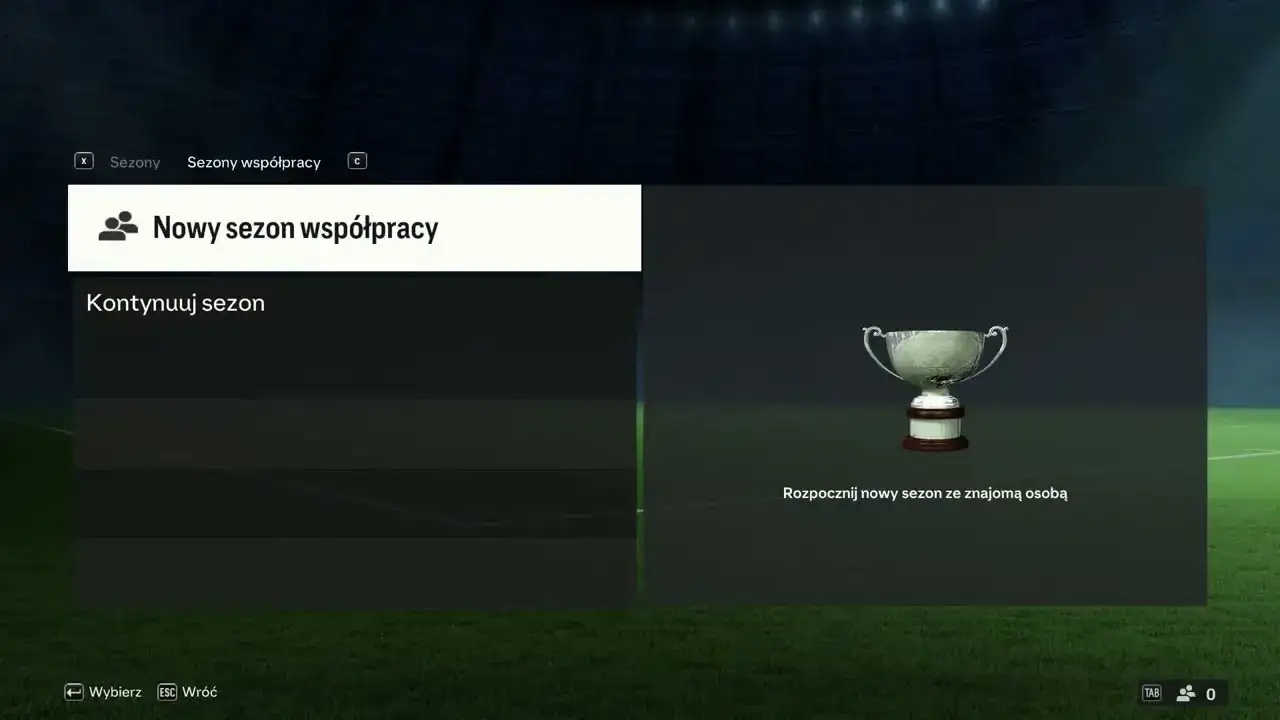Switch to the Sezony tab

pos(135,161)
